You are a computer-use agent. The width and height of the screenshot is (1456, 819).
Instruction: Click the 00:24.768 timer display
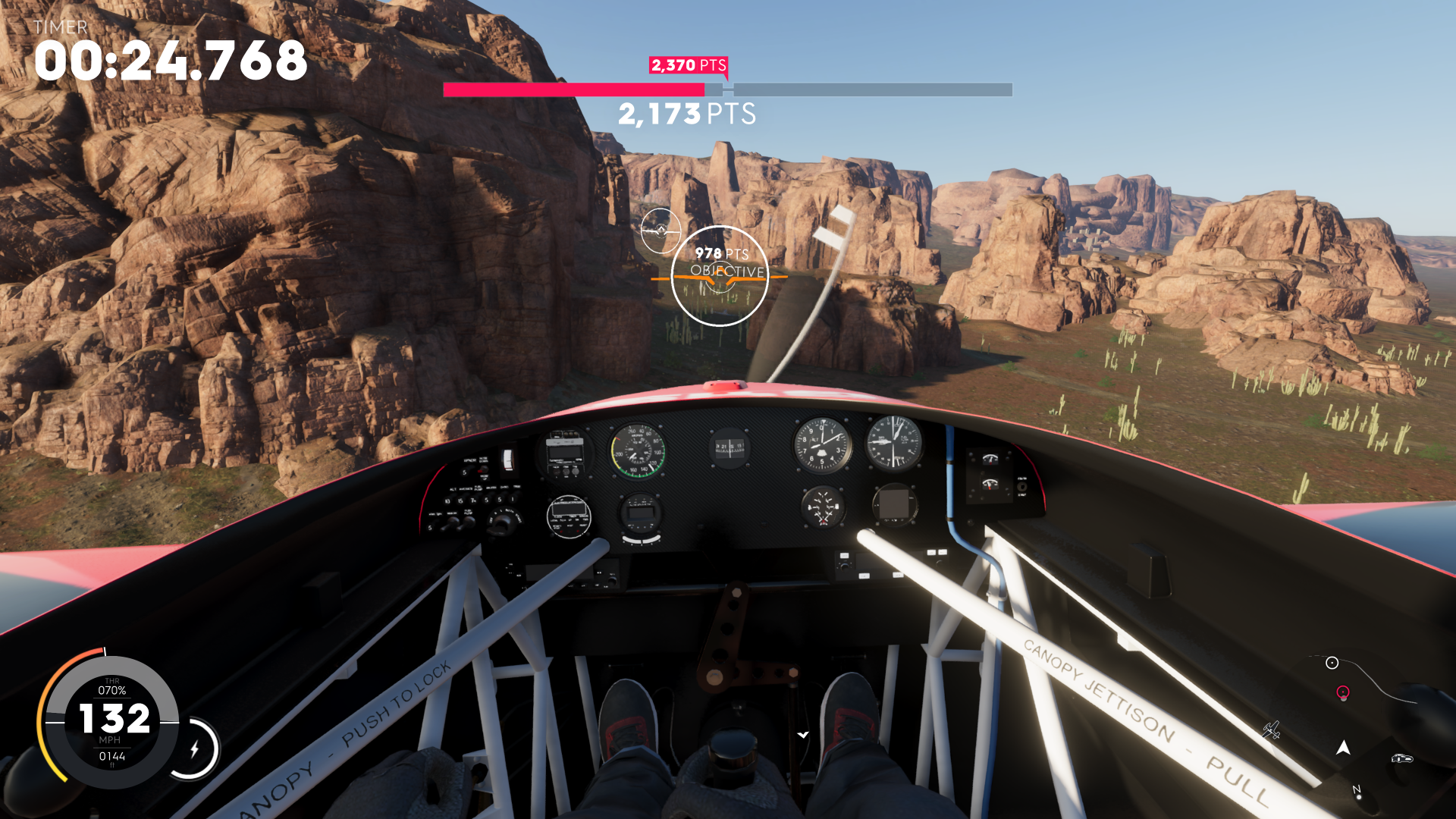click(167, 62)
